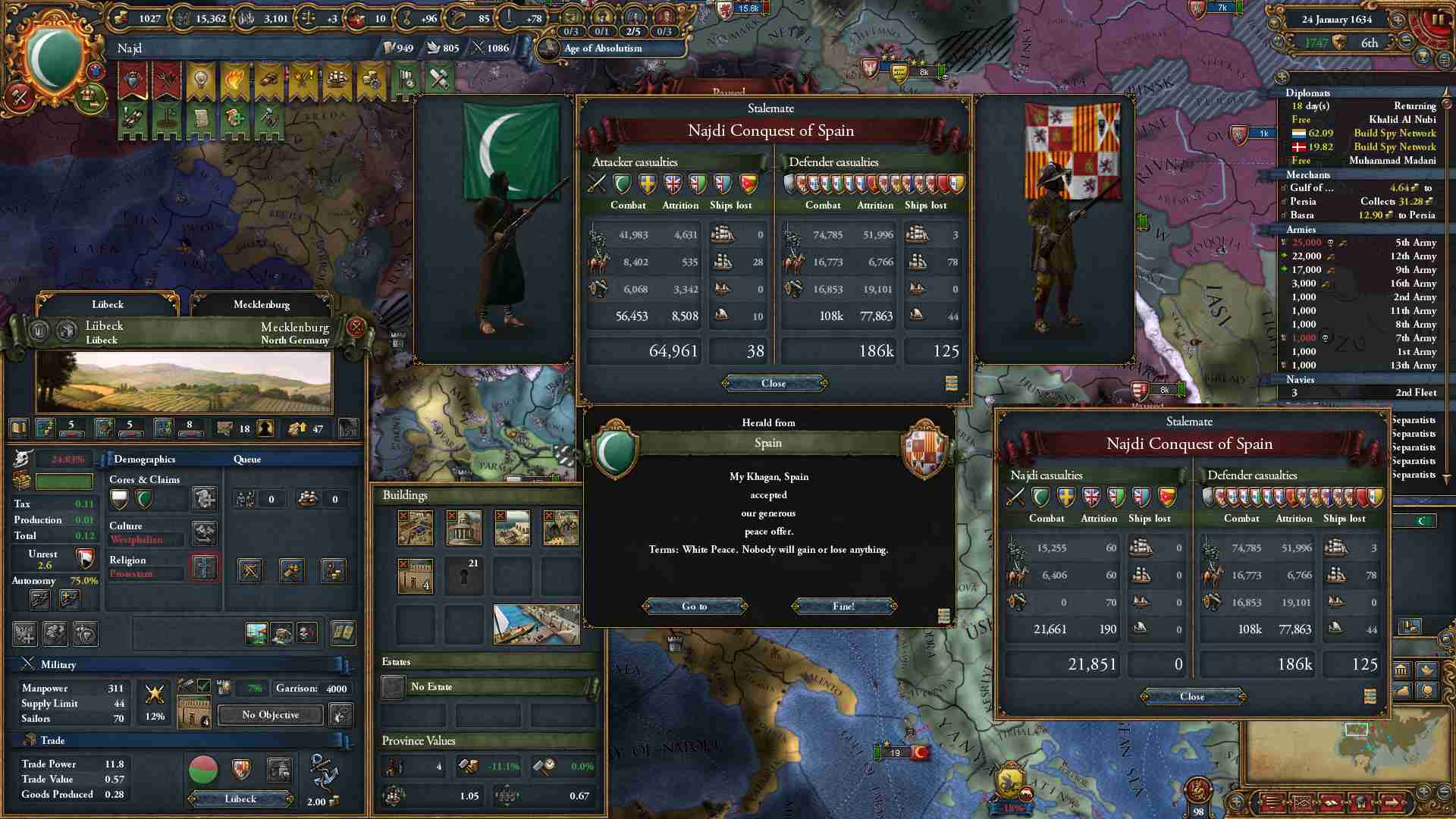
Task: Toggle the game pause button
Action: tap(1438, 20)
